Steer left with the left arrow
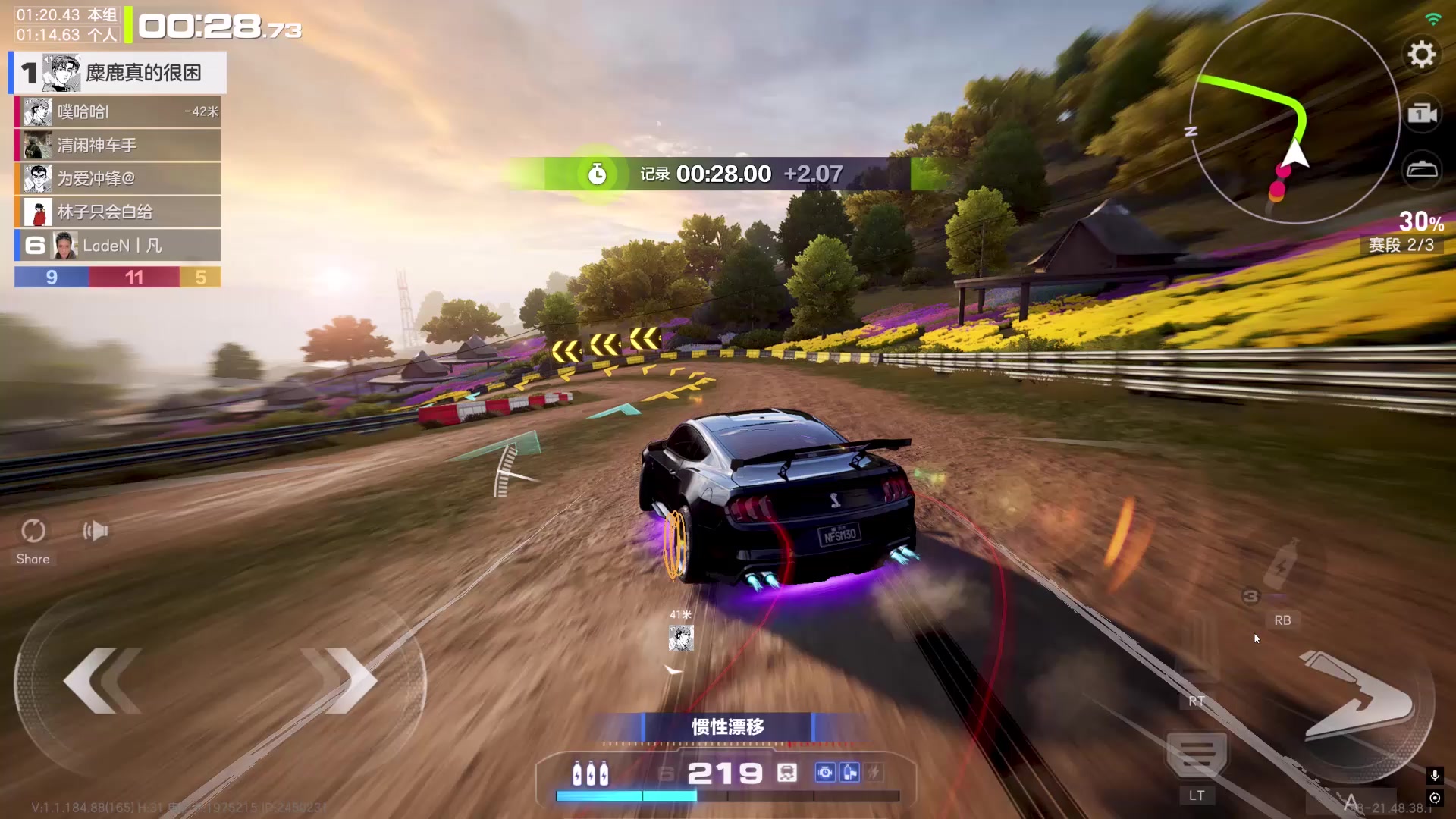Viewport: 1456px width, 819px height. [x=102, y=680]
